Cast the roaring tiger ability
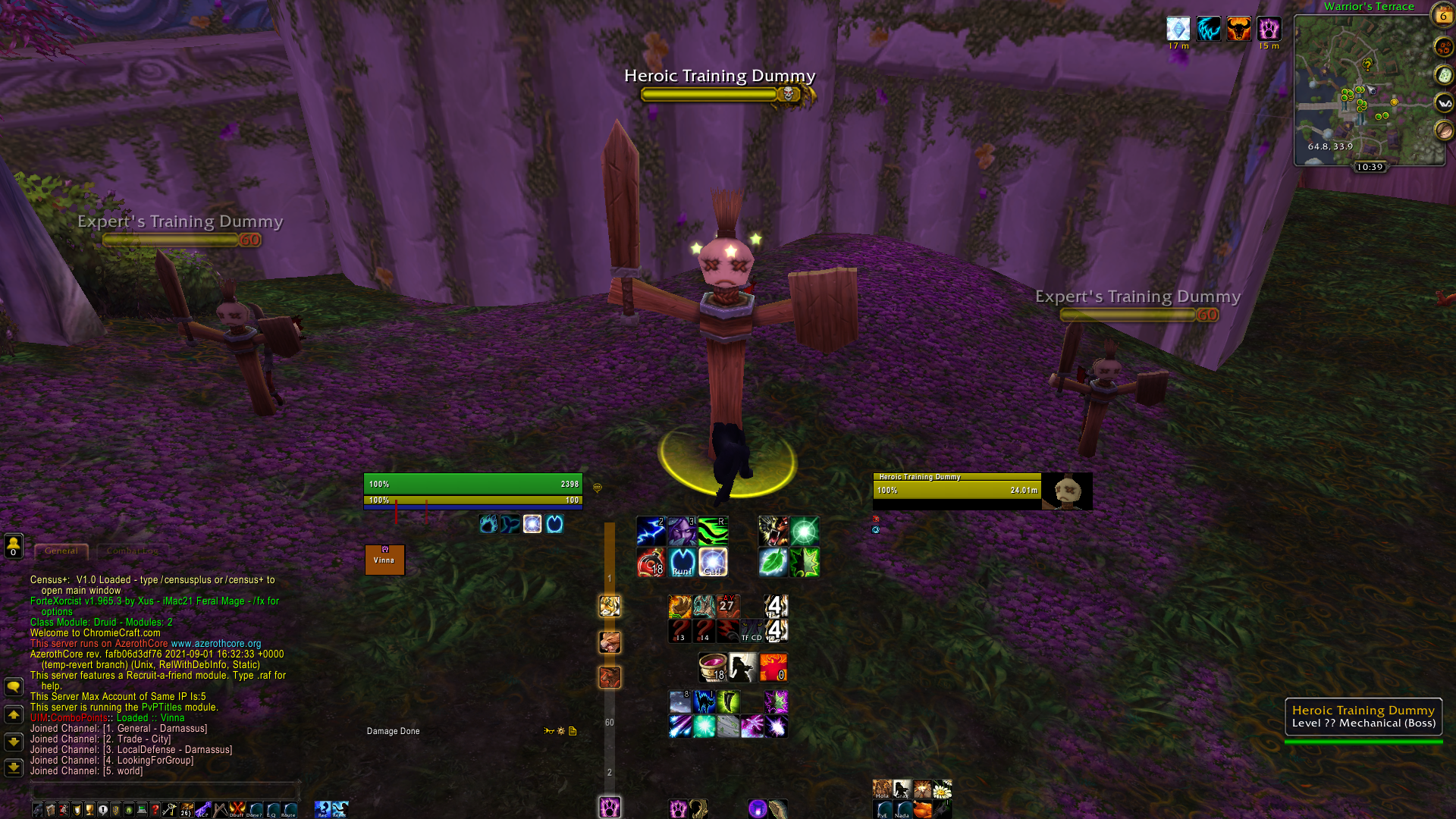 pyautogui.click(x=773, y=531)
